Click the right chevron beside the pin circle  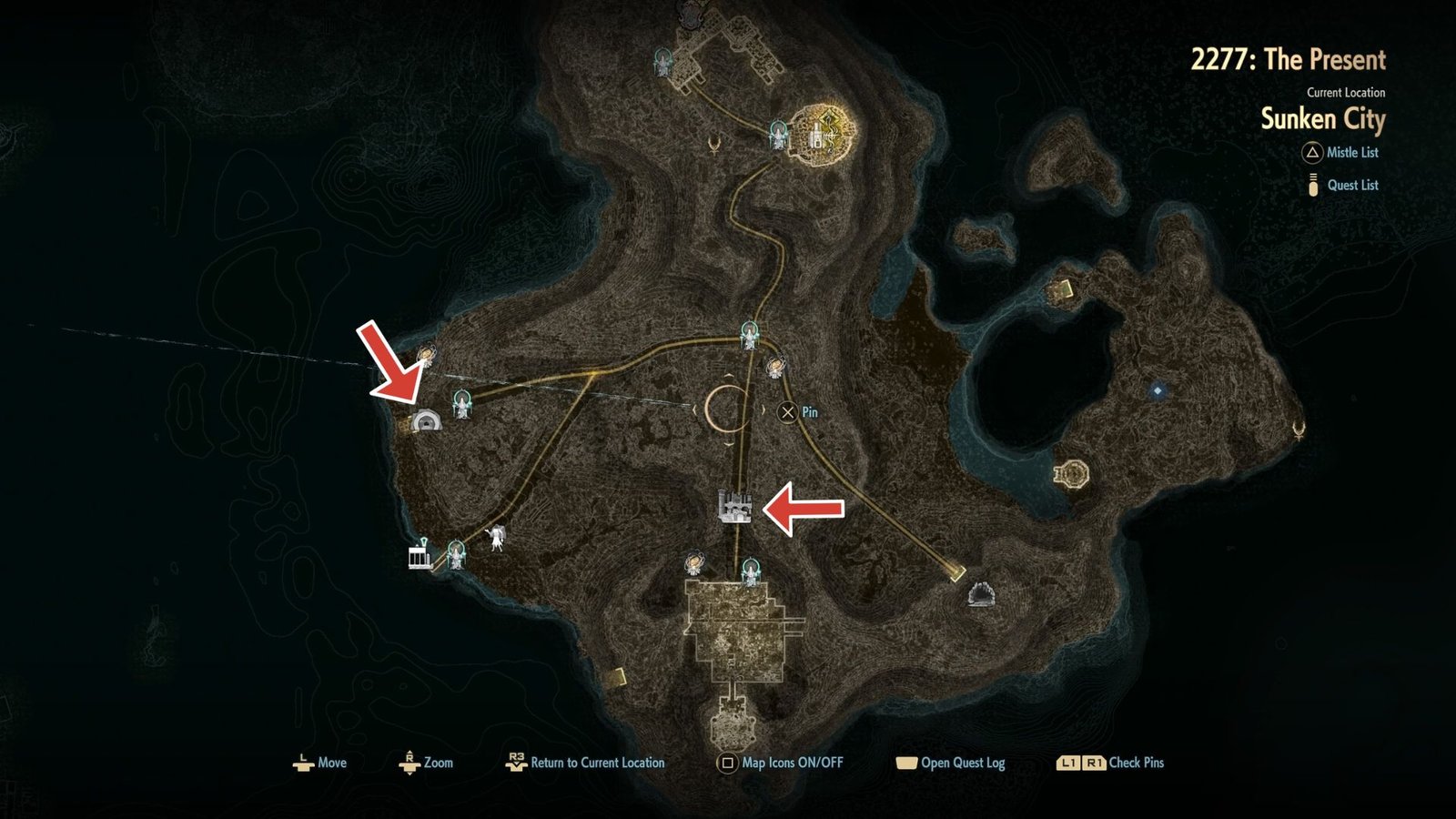[763, 409]
